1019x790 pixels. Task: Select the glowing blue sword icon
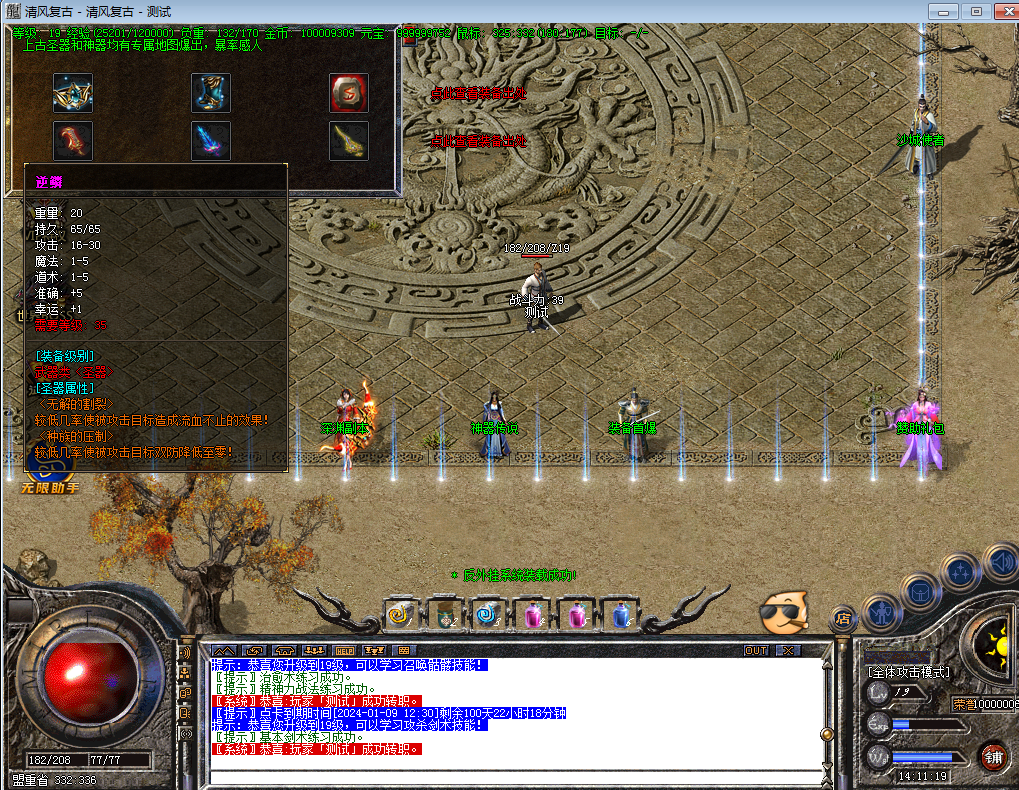click(x=211, y=141)
